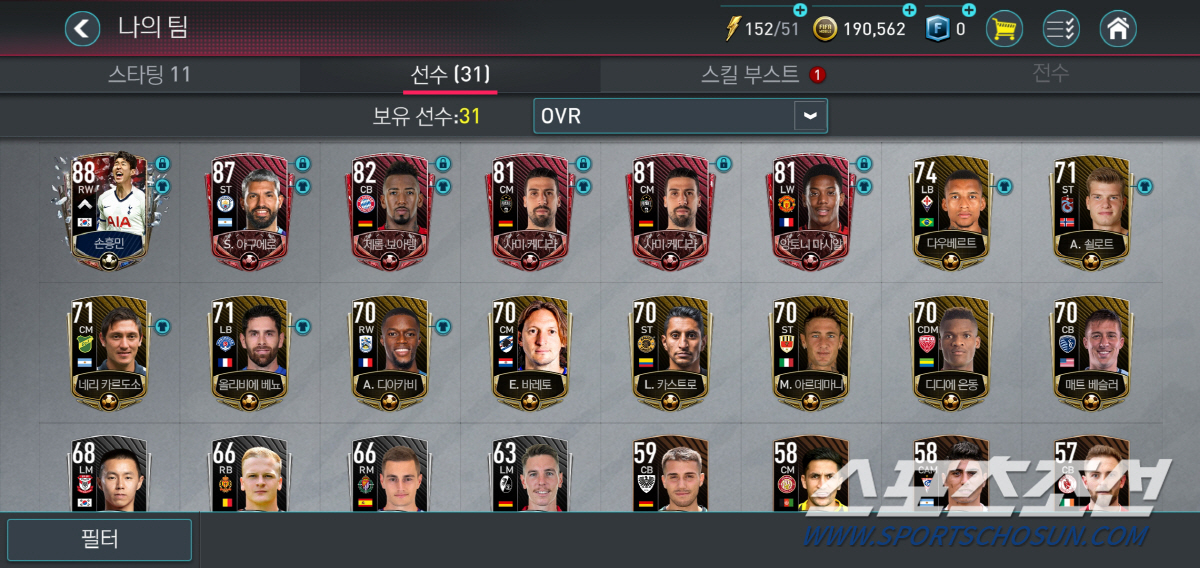The image size is (1200, 568).
Task: Open the 필터 filter button
Action: 99,540
